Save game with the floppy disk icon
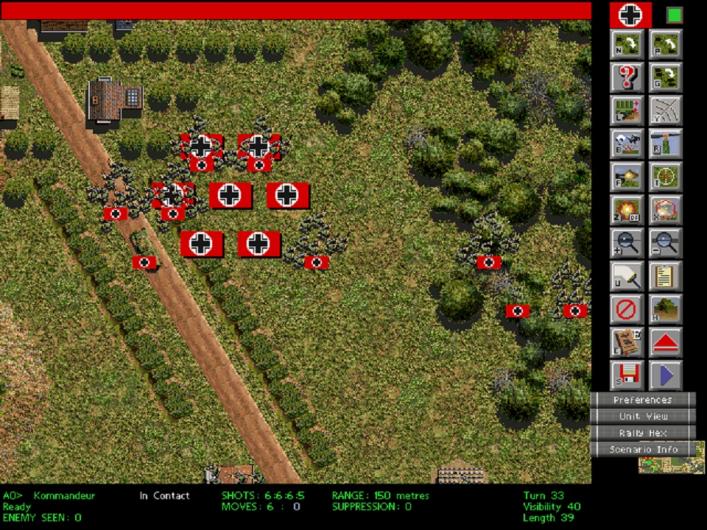Screen dimensions: 707x530 tap(627, 375)
